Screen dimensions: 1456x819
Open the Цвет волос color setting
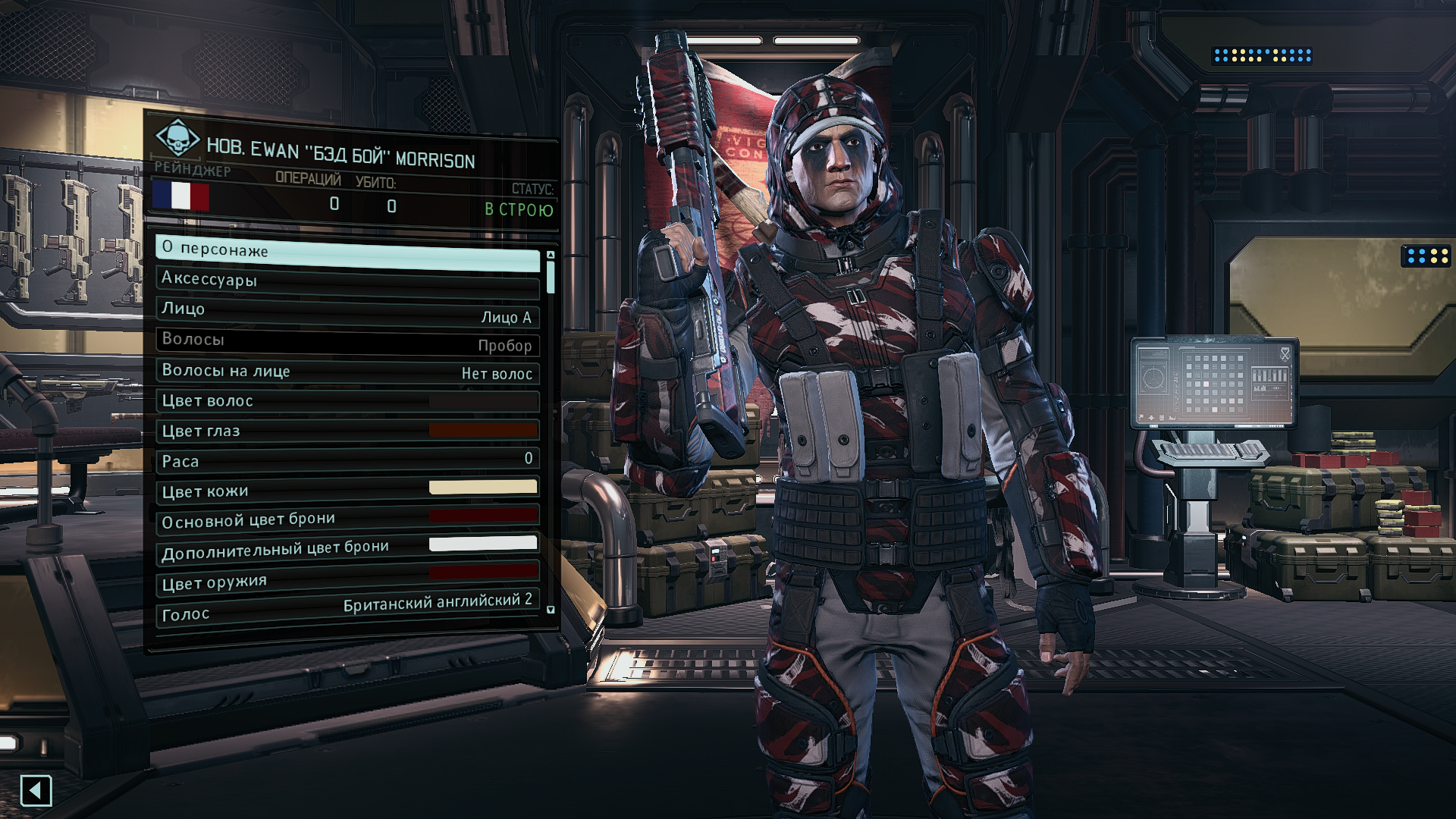tap(347, 400)
